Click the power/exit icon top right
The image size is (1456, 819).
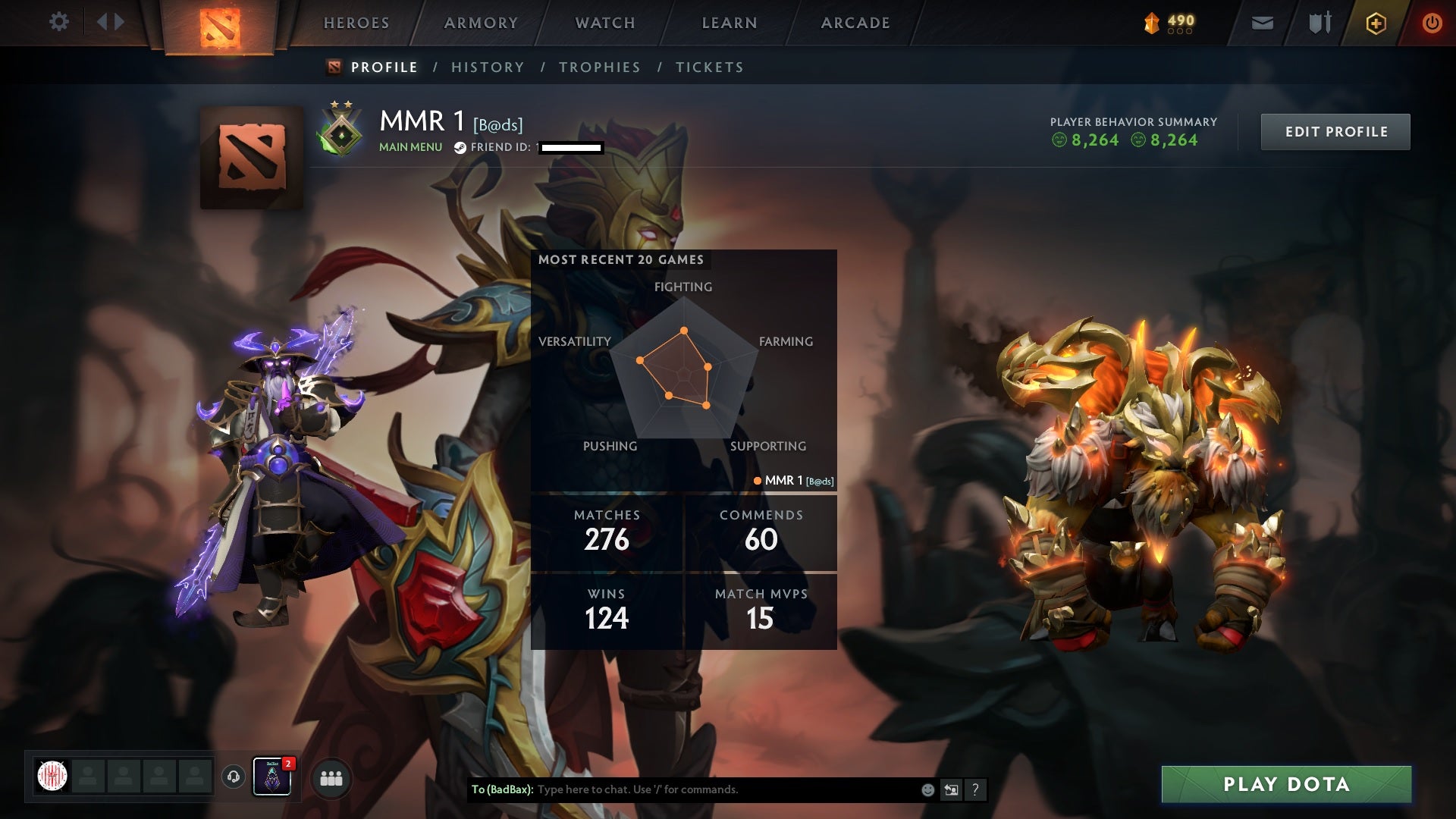(x=1432, y=23)
